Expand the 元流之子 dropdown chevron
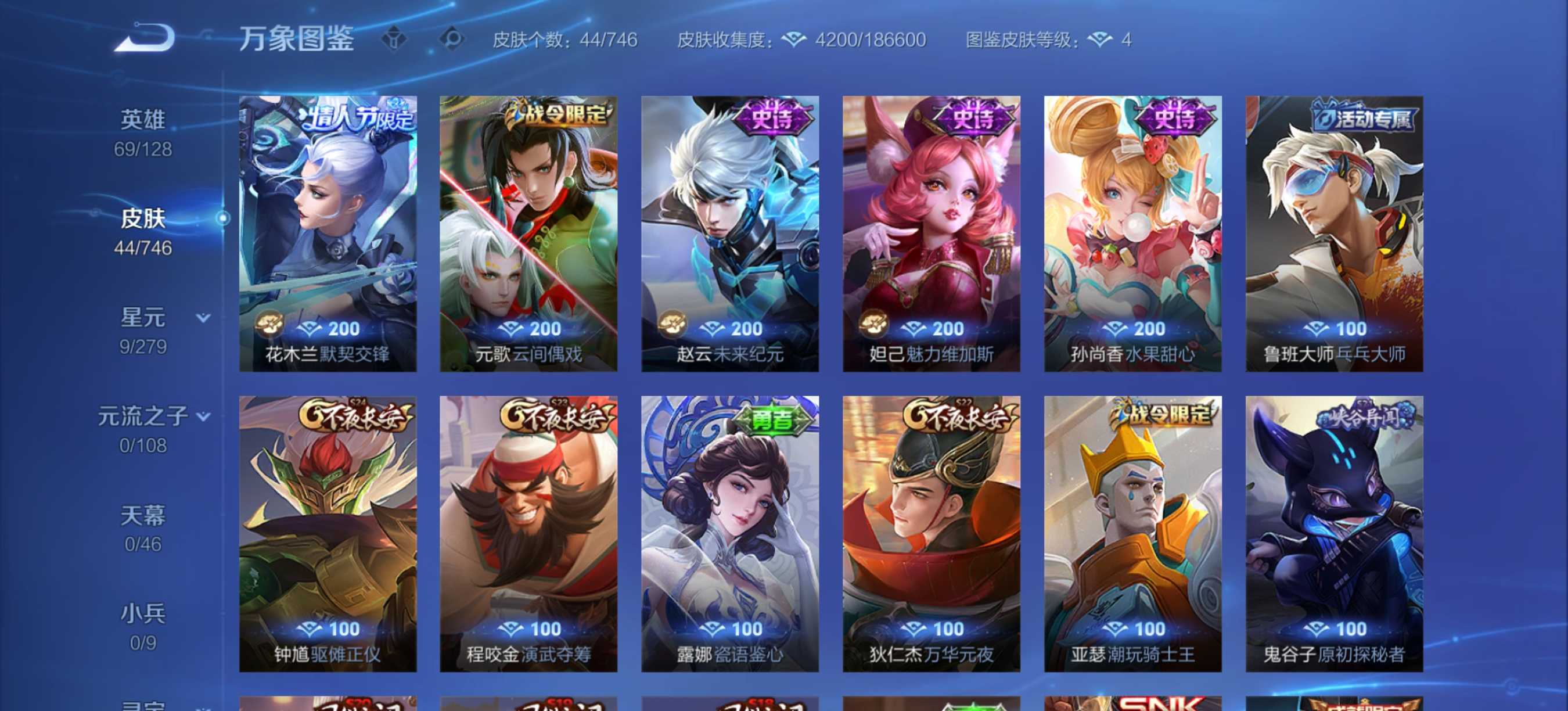Screen dimensions: 1568x711 203,416
